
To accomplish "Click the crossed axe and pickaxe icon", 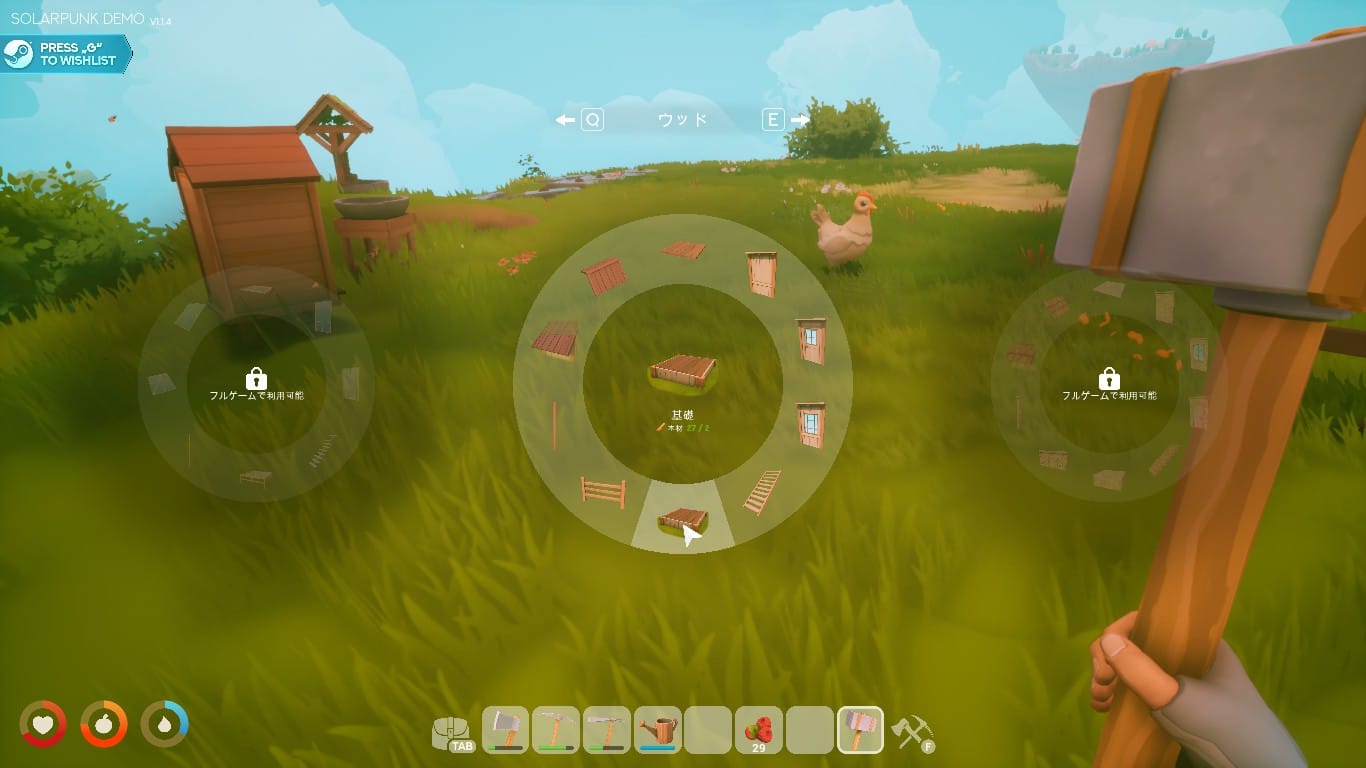I will click(911, 732).
